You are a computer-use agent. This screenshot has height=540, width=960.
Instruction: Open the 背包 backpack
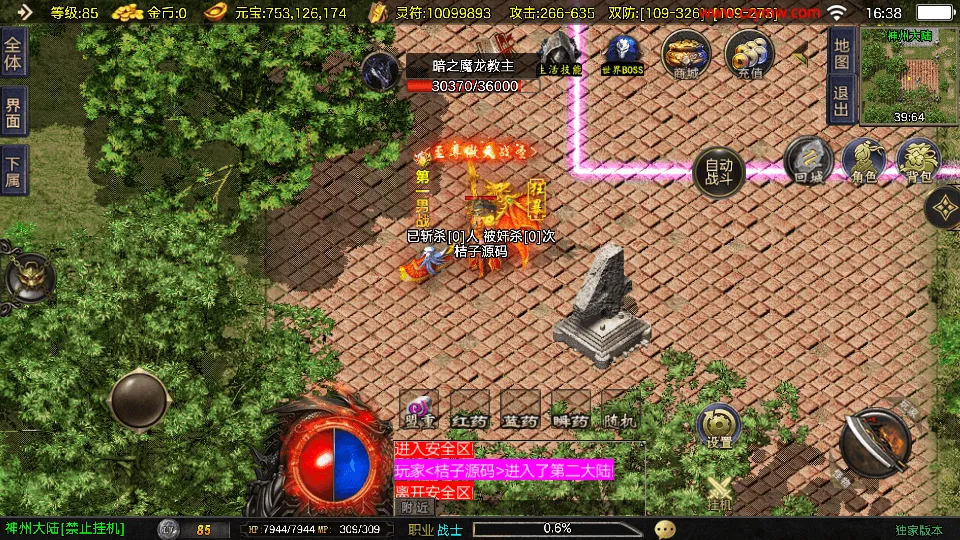(917, 161)
